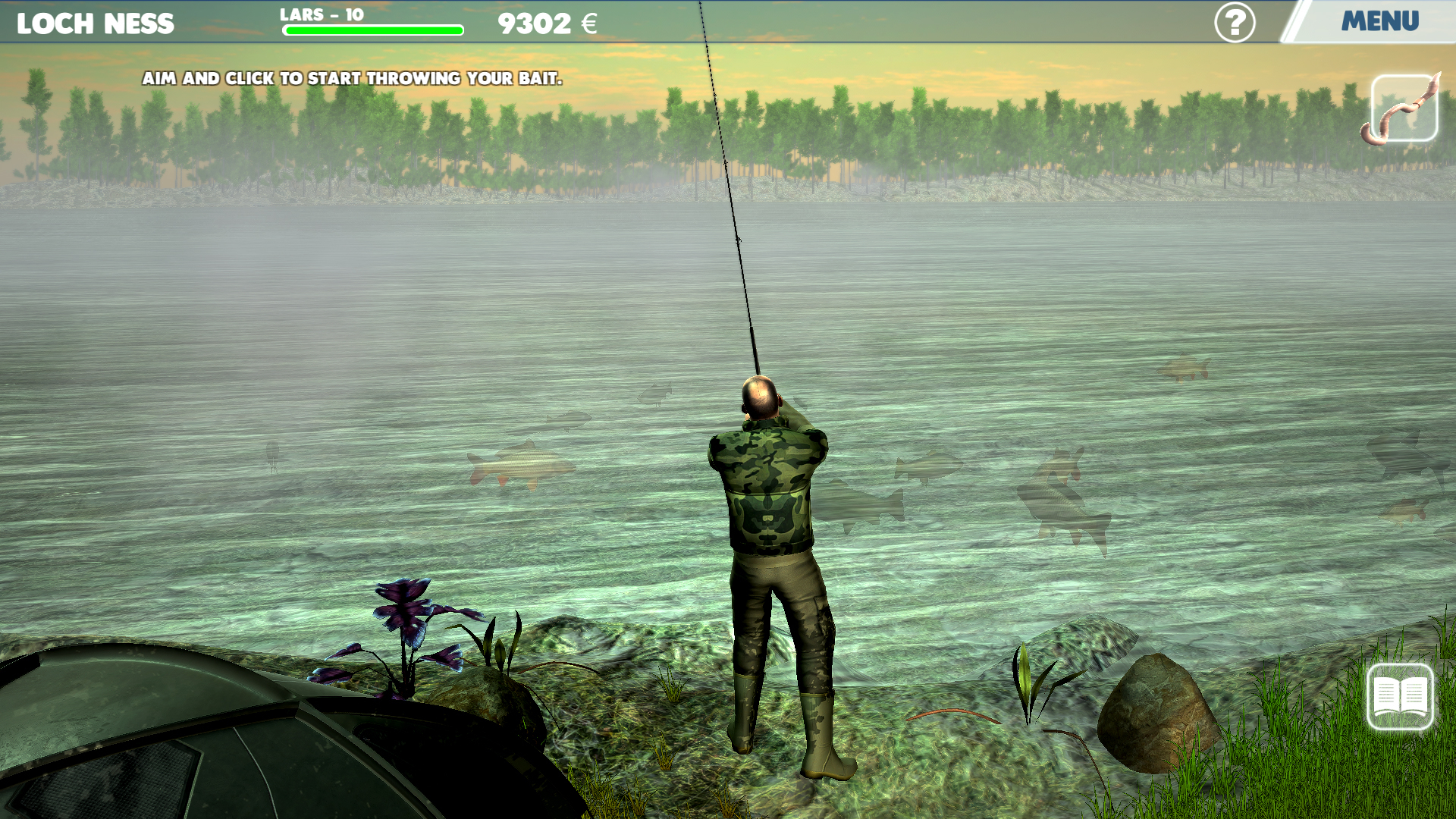The height and width of the screenshot is (819, 1456).
Task: Click Lars's green experience progress bar
Action: coord(373,30)
